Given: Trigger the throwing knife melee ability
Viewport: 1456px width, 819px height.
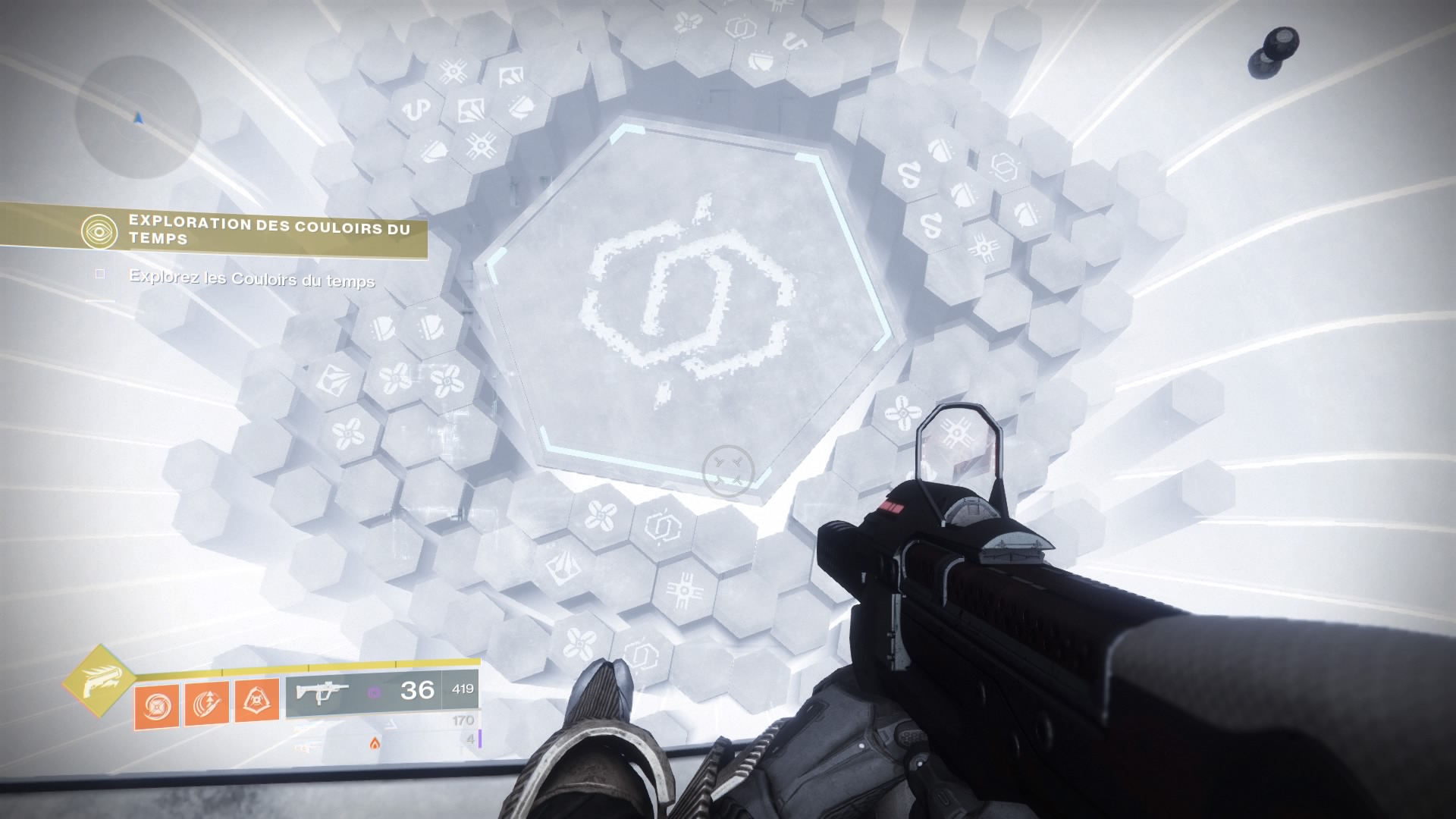Looking at the screenshot, I should [x=206, y=703].
